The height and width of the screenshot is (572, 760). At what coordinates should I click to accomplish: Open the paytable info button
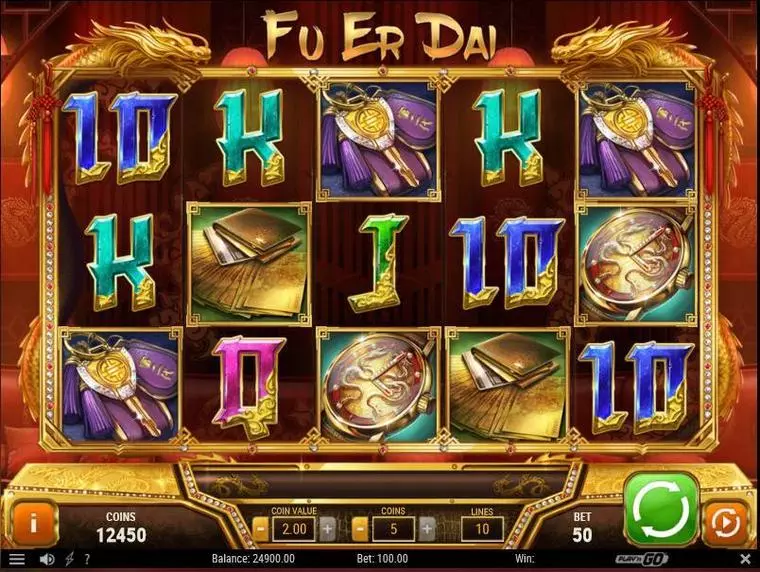(x=33, y=522)
